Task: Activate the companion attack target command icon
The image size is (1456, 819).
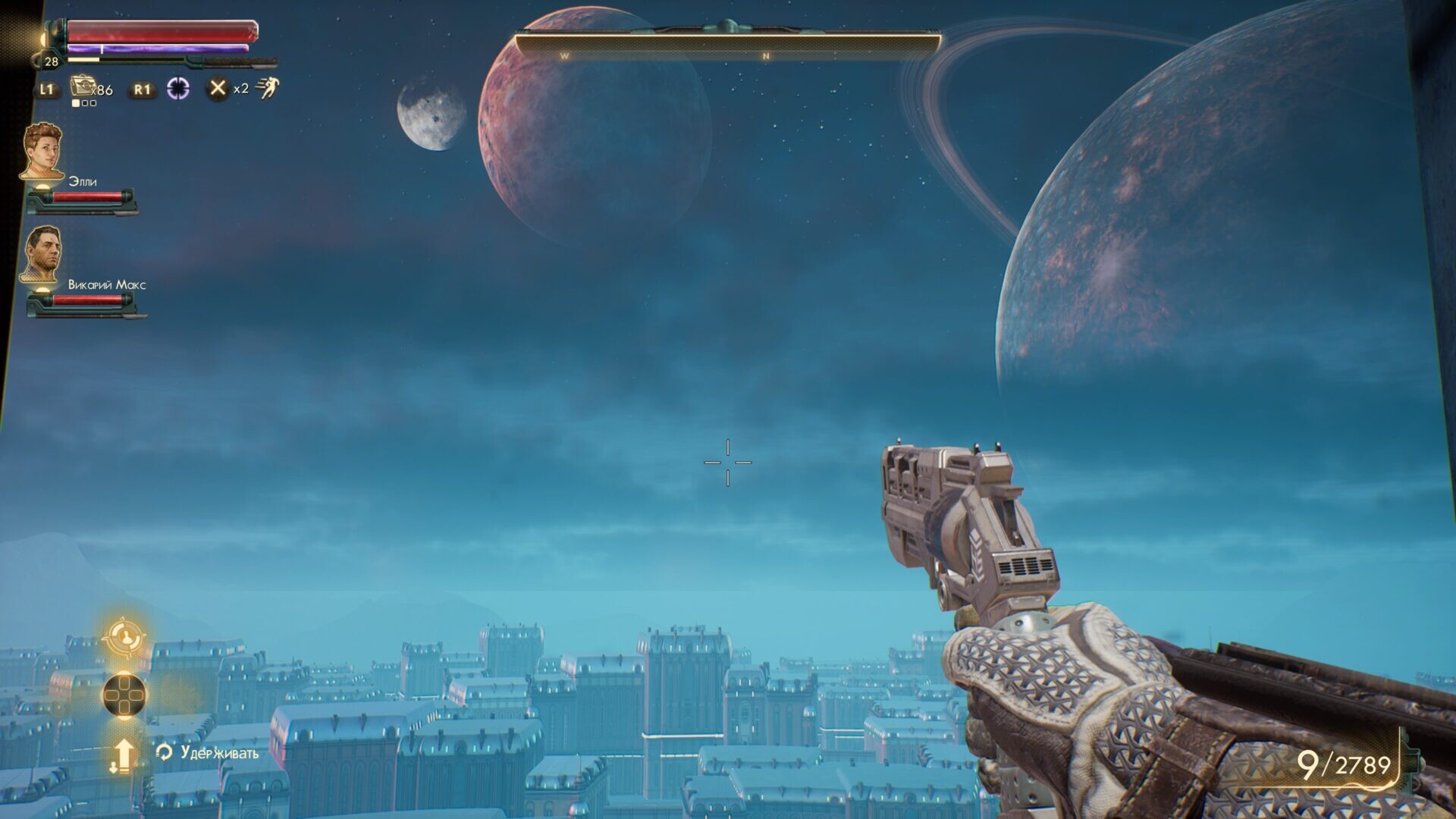Action: (124, 637)
